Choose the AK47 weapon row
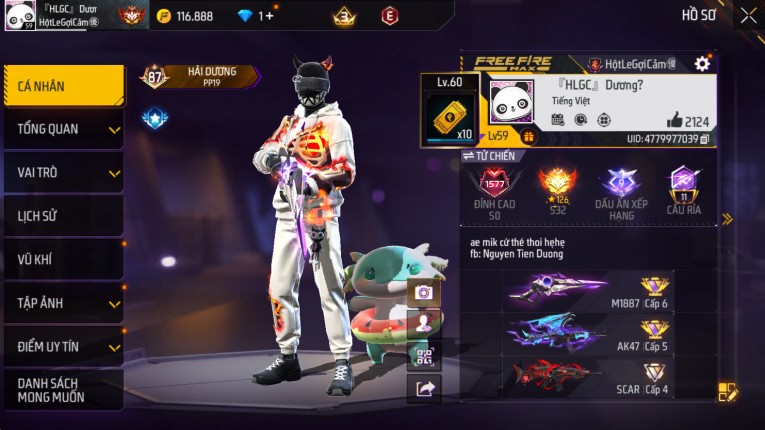Viewport: 765px width, 430px height. [590, 333]
